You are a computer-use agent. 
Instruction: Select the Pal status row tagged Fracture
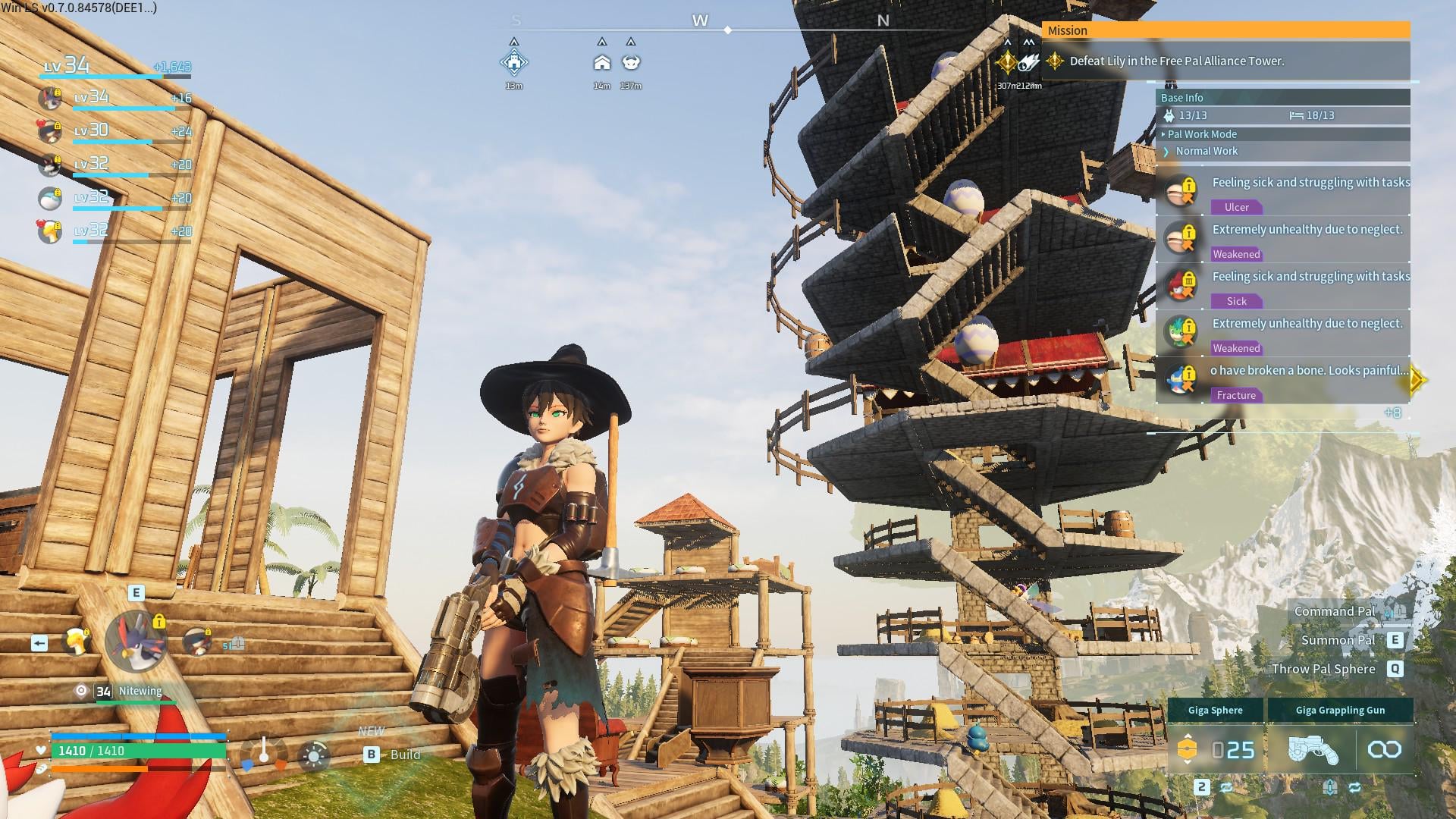pos(1283,381)
